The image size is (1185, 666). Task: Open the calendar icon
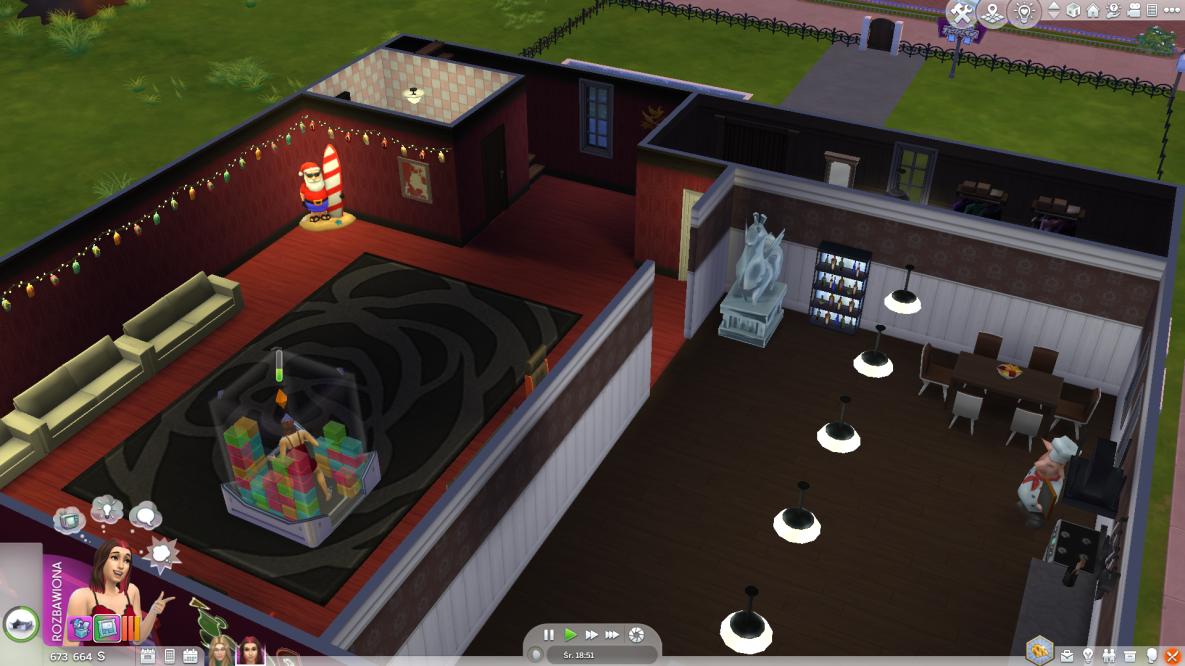pos(190,657)
